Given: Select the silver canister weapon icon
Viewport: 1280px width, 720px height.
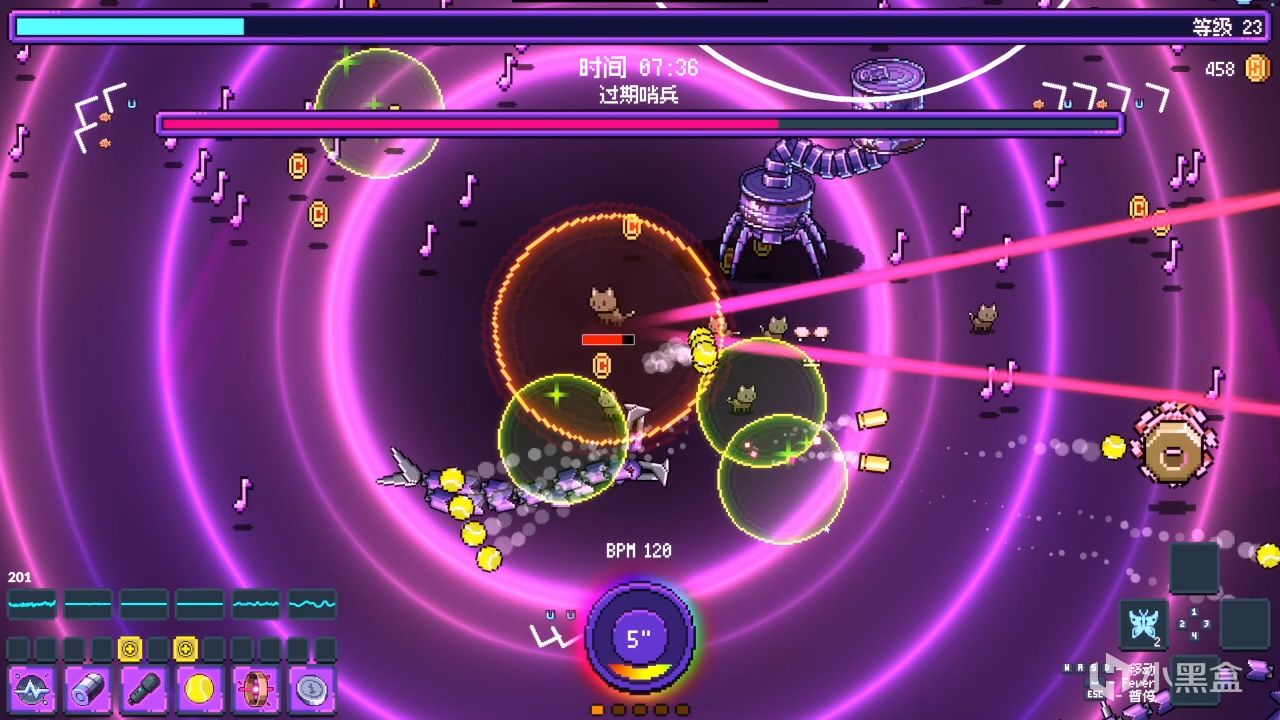Looking at the screenshot, I should coord(88,690).
